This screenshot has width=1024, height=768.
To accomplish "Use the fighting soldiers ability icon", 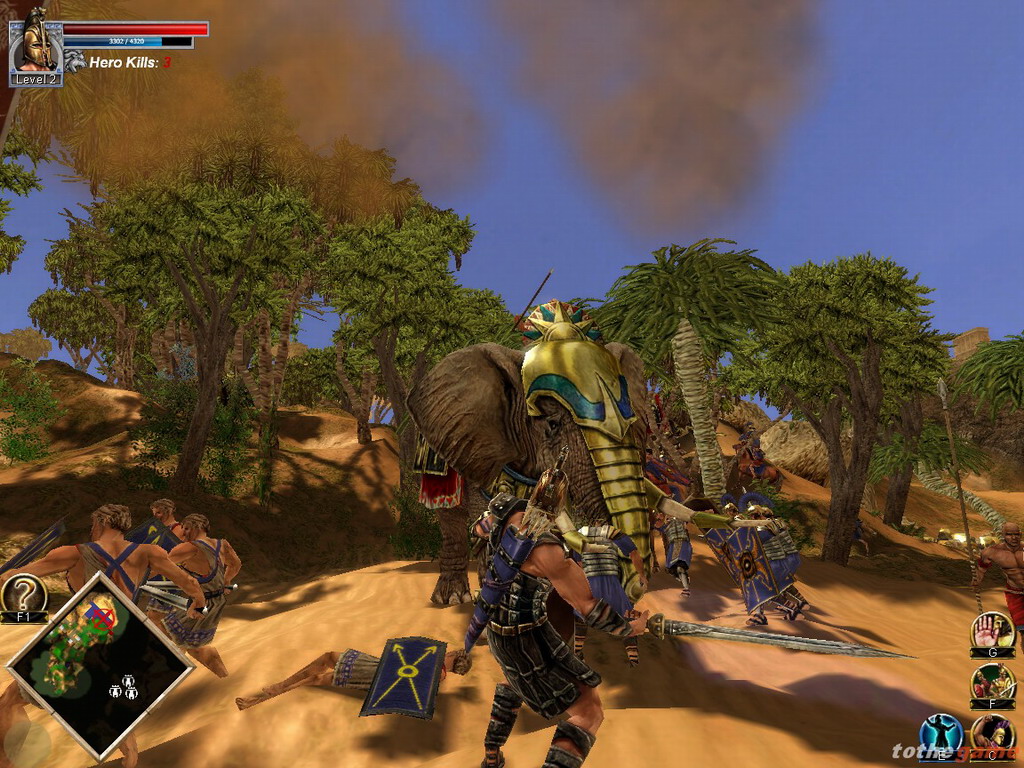I will (993, 682).
